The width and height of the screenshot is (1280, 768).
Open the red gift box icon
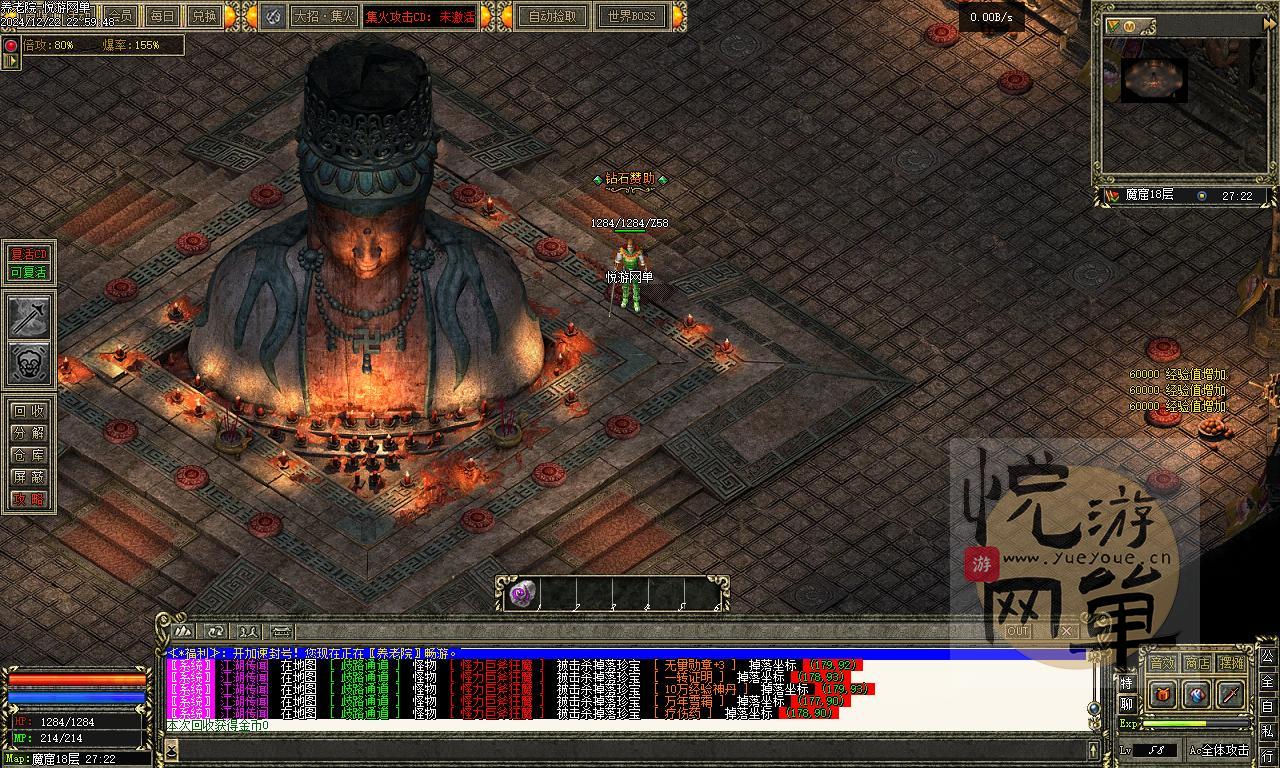[x=1163, y=694]
